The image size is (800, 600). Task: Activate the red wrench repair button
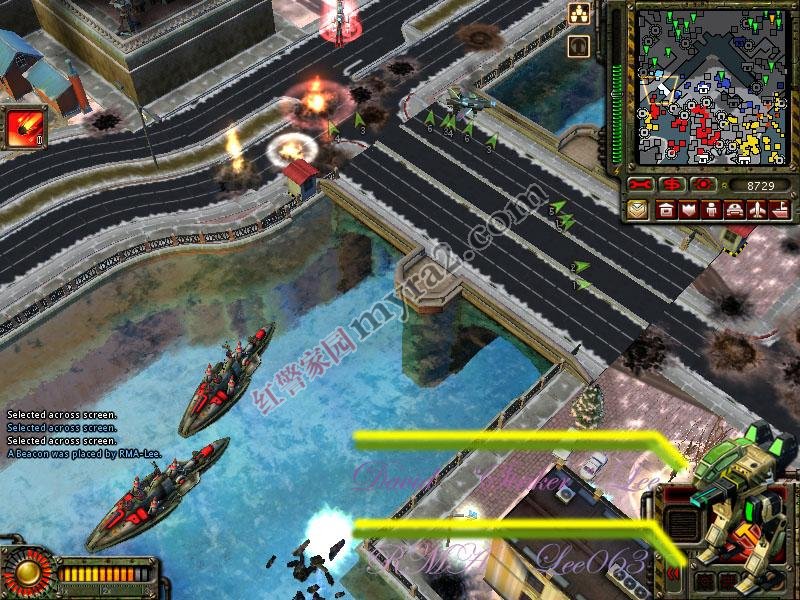pyautogui.click(x=641, y=186)
